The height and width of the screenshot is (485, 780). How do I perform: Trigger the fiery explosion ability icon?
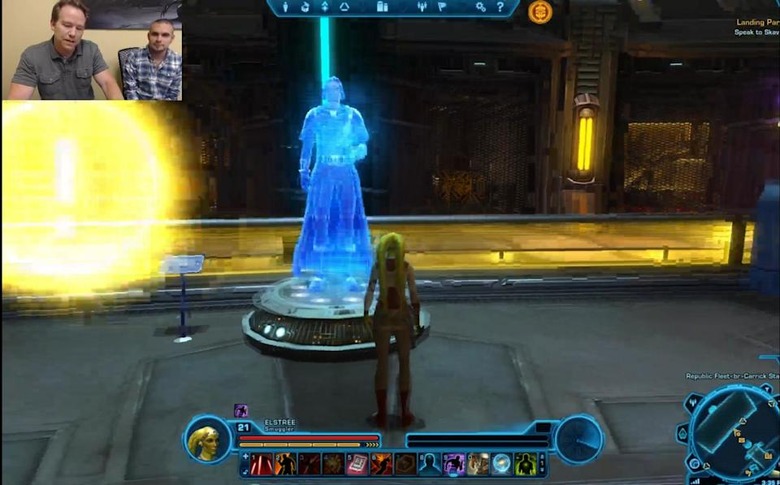tap(382, 464)
